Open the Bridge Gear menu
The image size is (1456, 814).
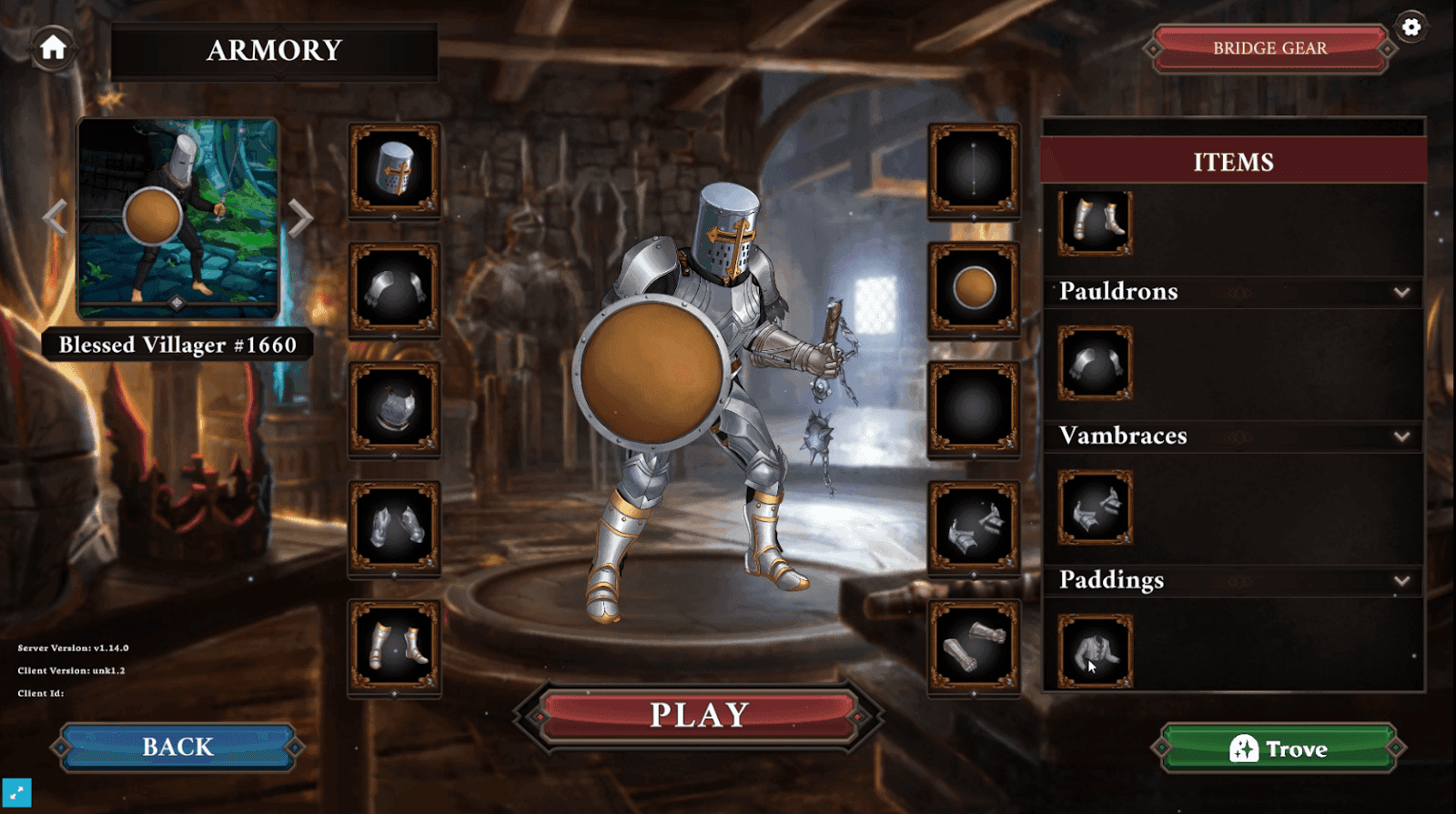[1269, 48]
